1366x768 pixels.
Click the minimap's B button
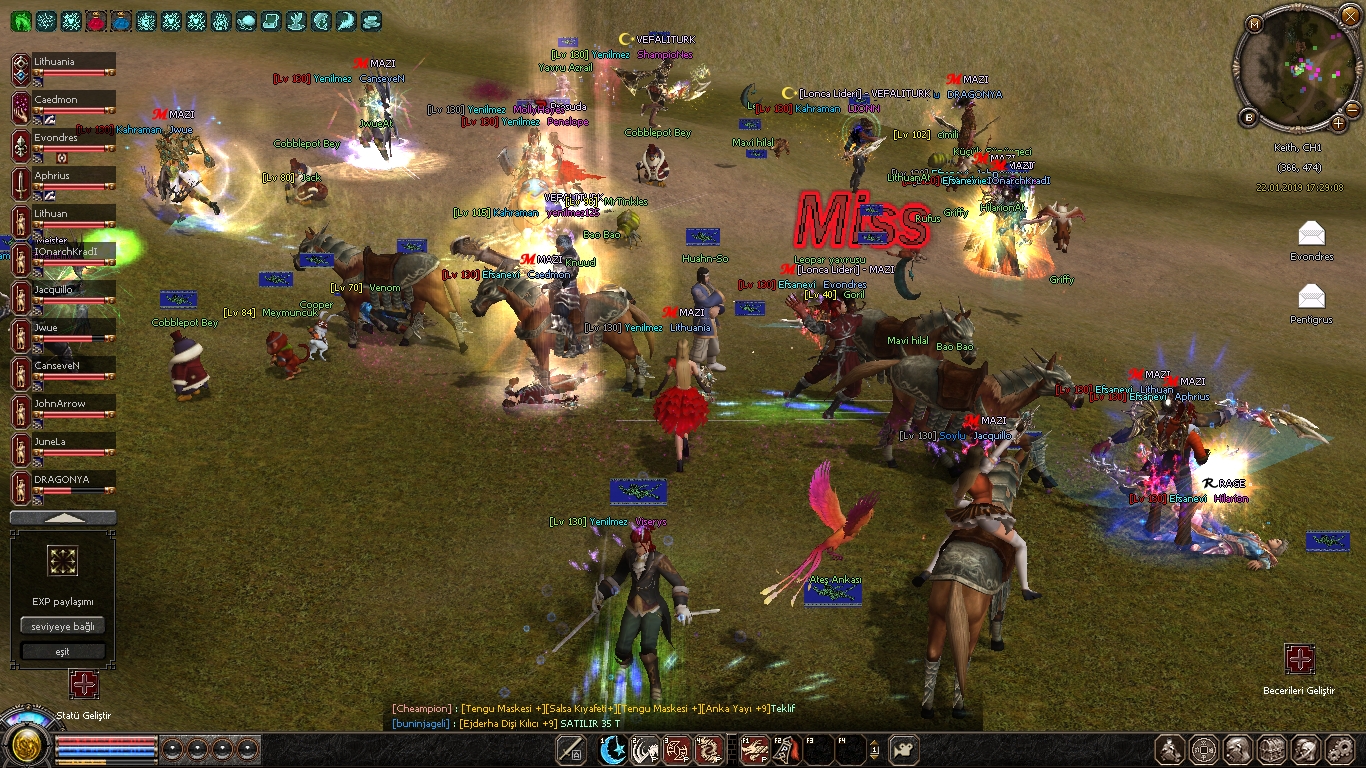tap(1248, 117)
